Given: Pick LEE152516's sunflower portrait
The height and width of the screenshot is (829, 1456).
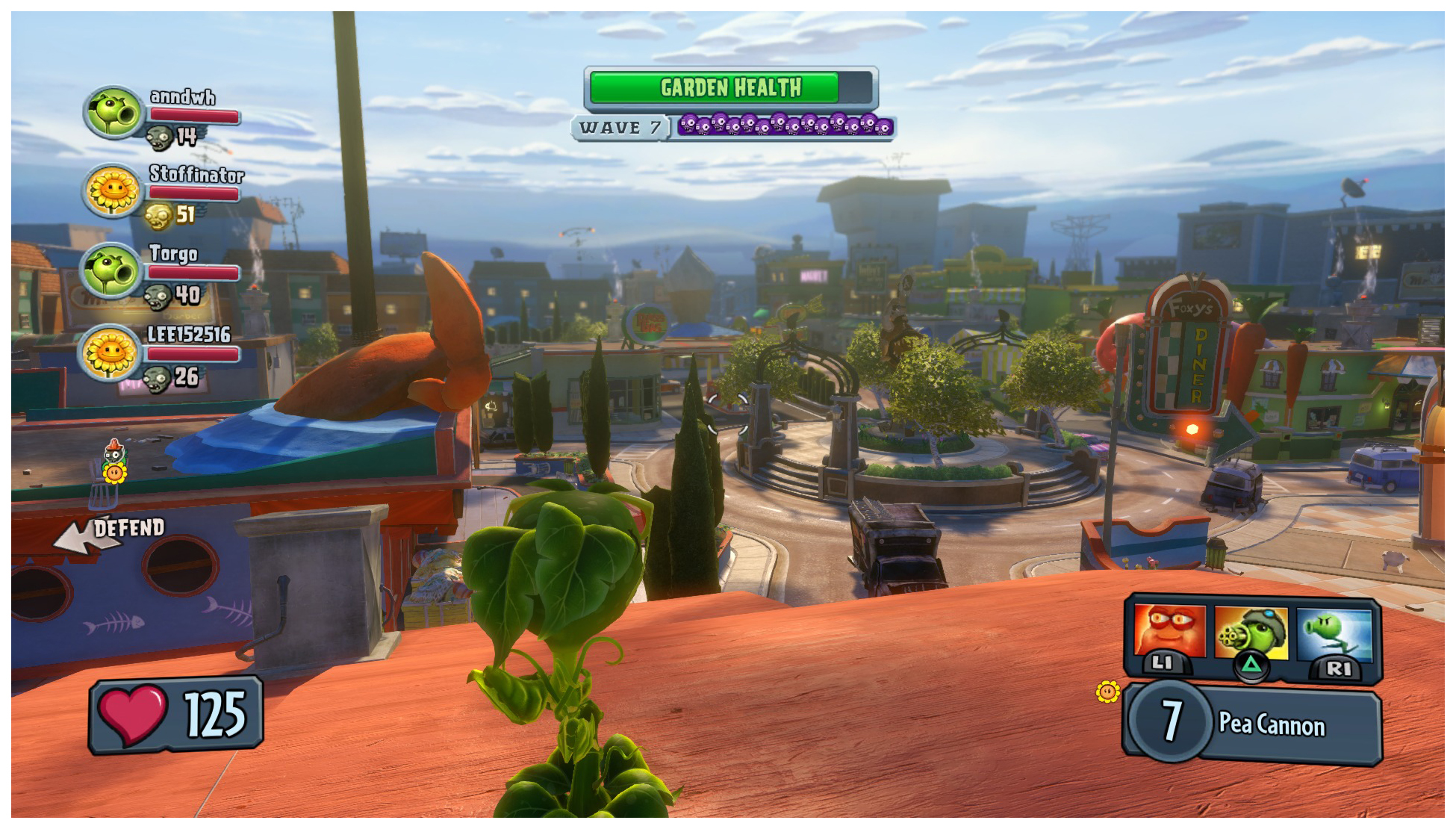Looking at the screenshot, I should tap(111, 352).
